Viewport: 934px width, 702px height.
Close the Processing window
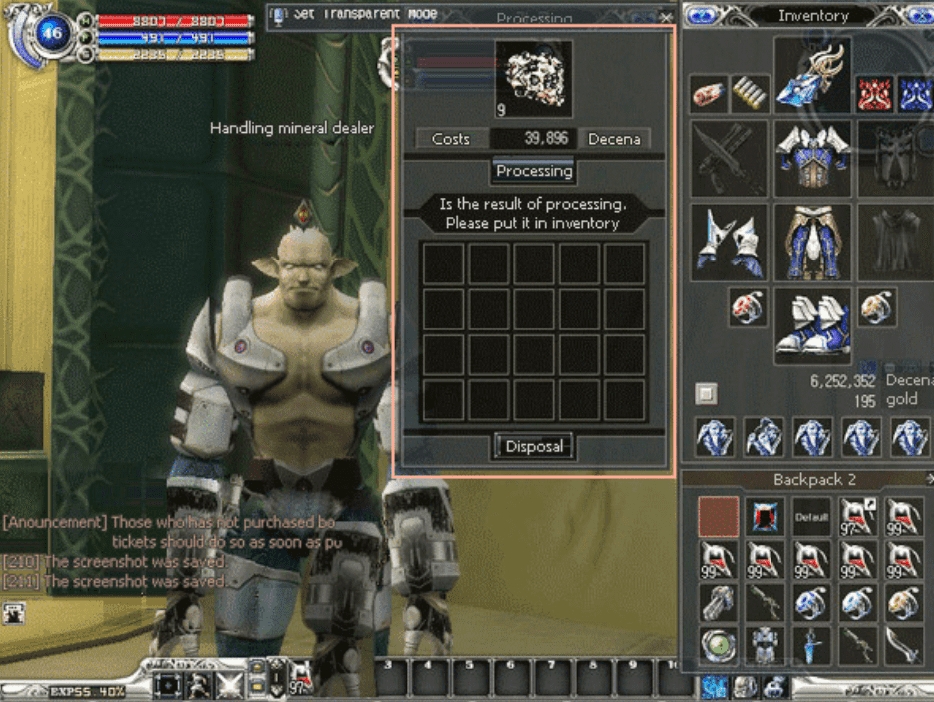(x=666, y=17)
